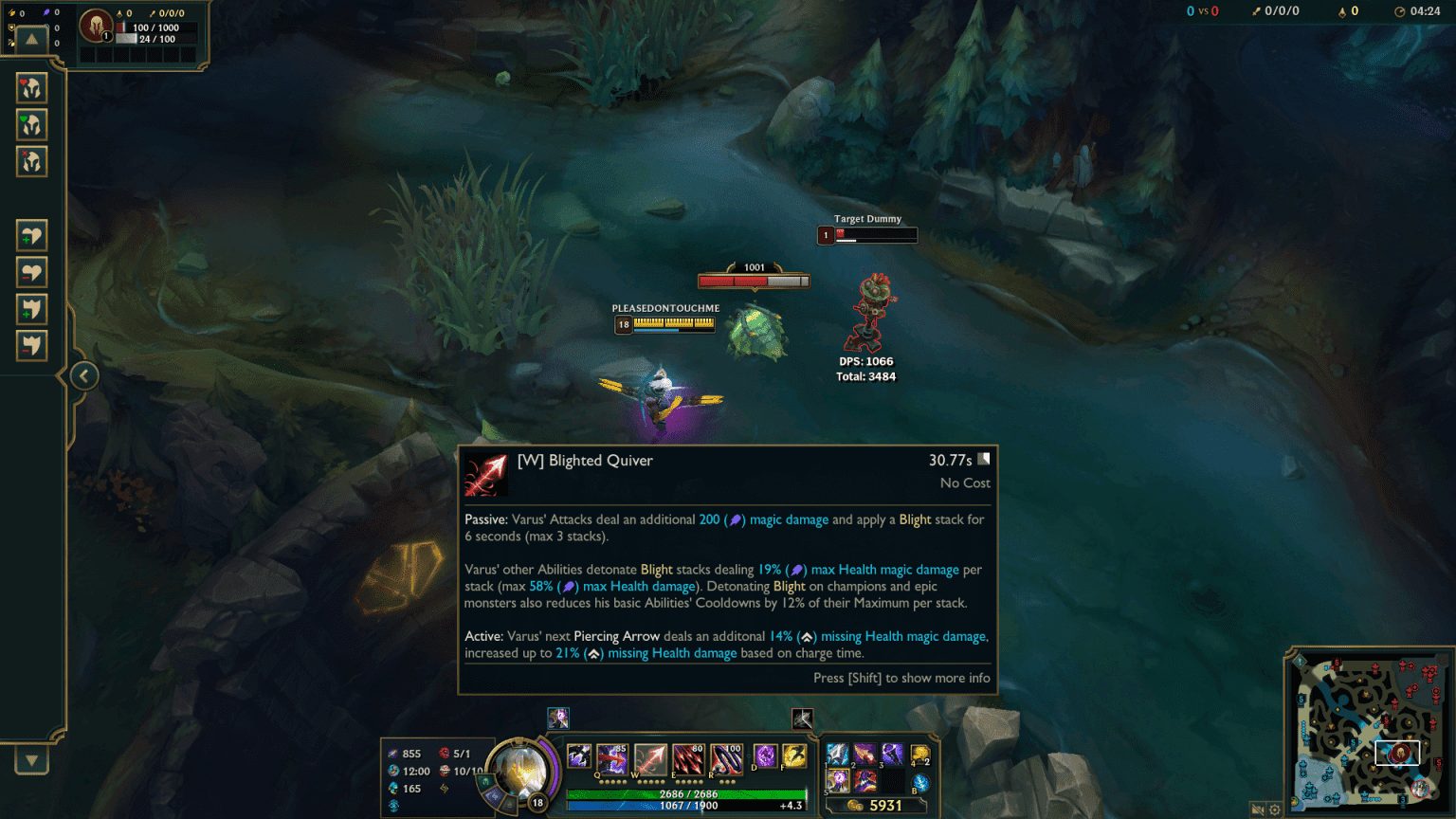This screenshot has height=819, width=1456.
Task: Cast the Flash summoner spell
Action: 793,756
